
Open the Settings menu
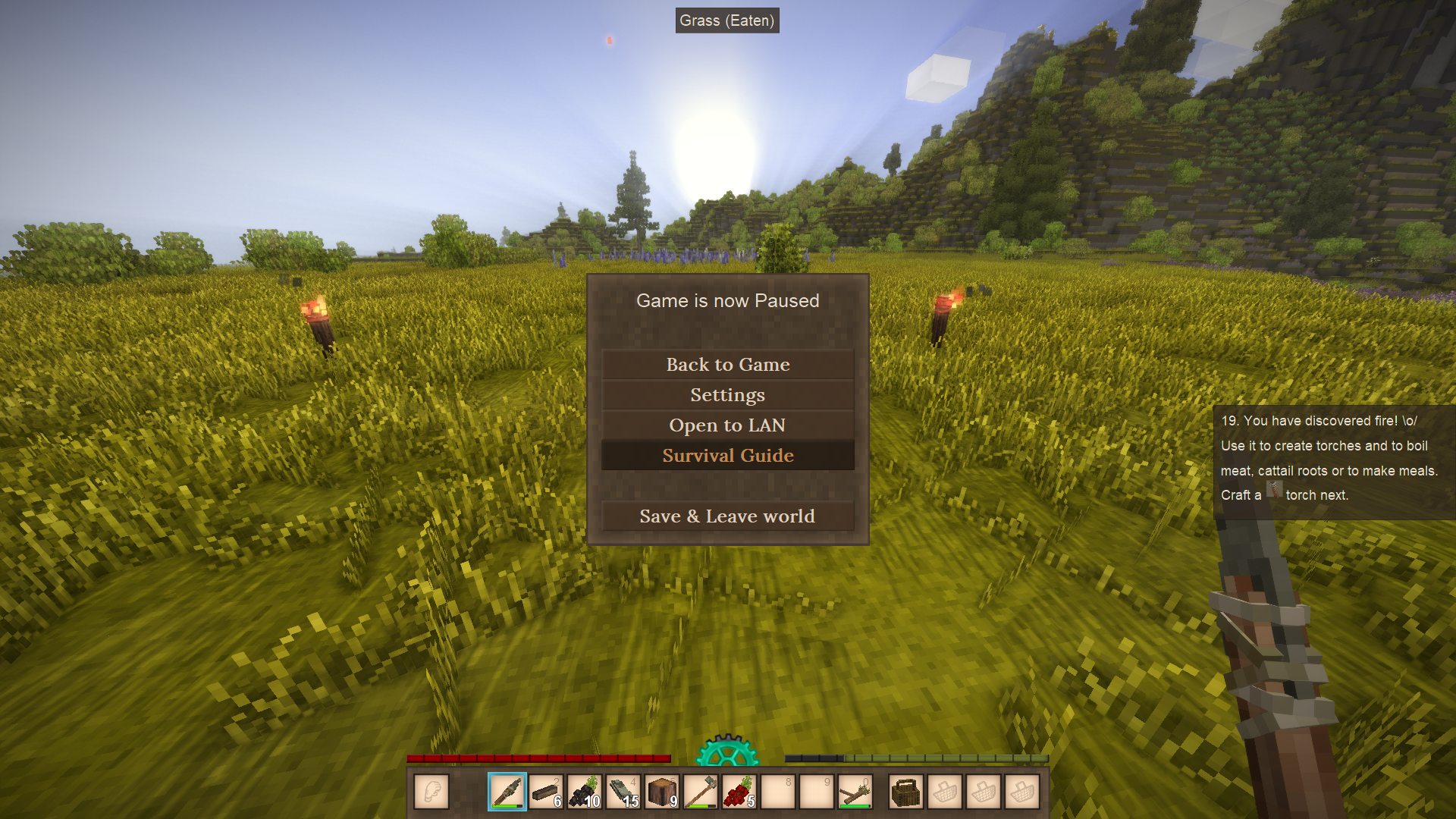(x=727, y=395)
